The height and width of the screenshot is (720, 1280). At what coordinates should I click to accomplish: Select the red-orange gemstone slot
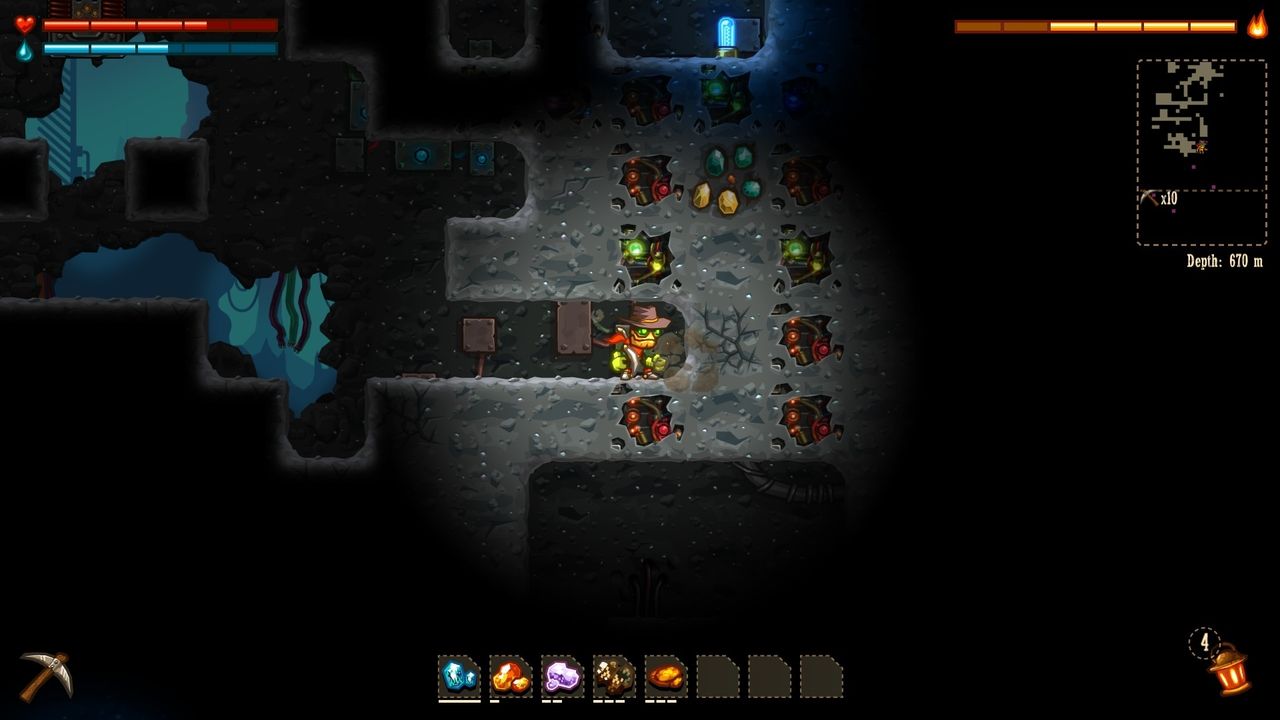(x=511, y=676)
